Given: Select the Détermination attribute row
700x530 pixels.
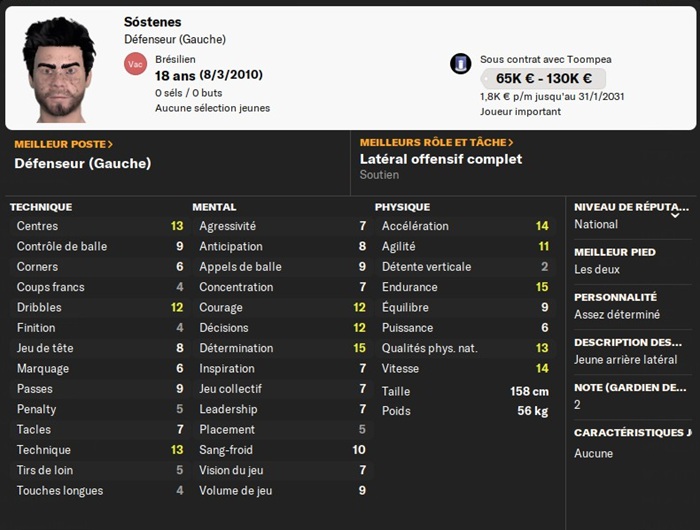Looking at the screenshot, I should coord(282,348).
